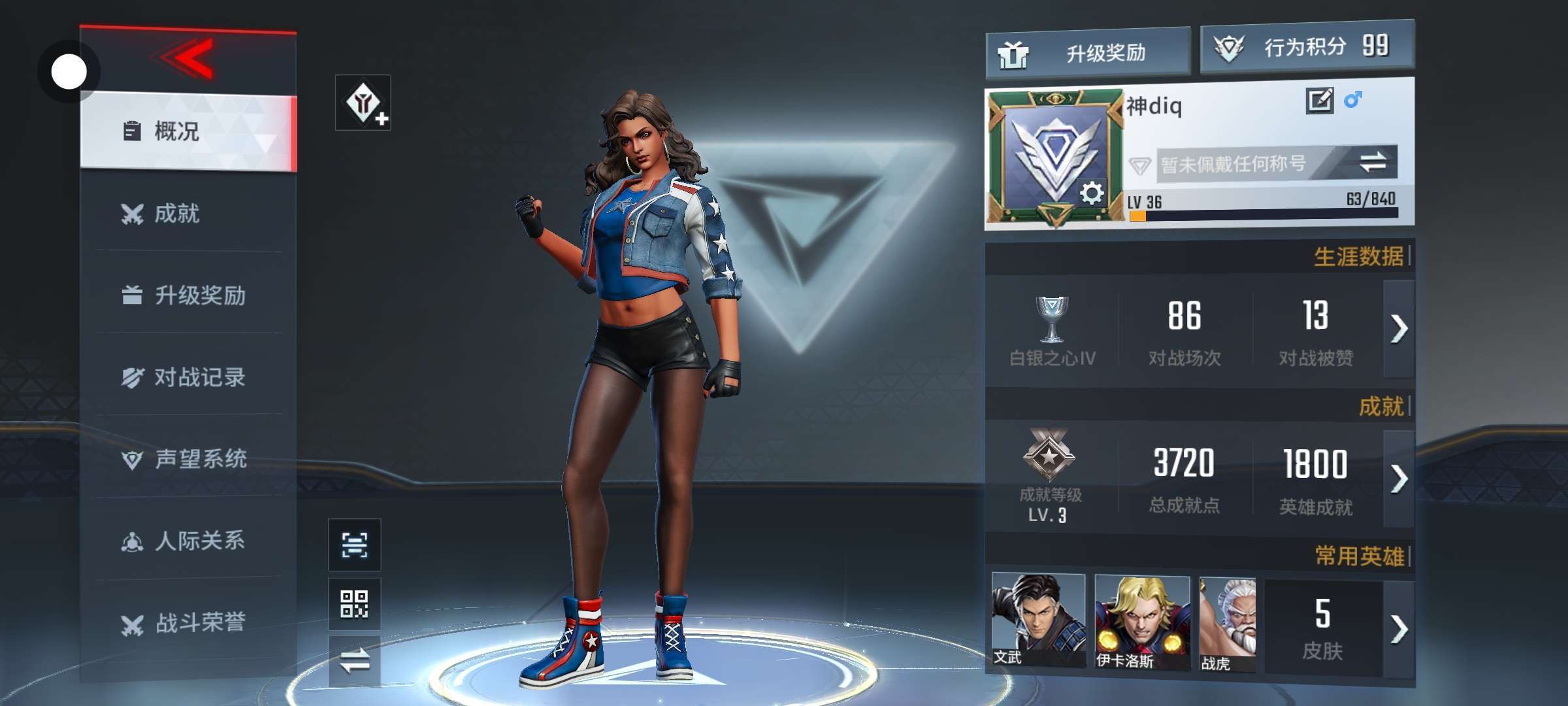The height and width of the screenshot is (706, 1568).
Task: Select the 文武 hero portrait
Action: tap(1037, 620)
